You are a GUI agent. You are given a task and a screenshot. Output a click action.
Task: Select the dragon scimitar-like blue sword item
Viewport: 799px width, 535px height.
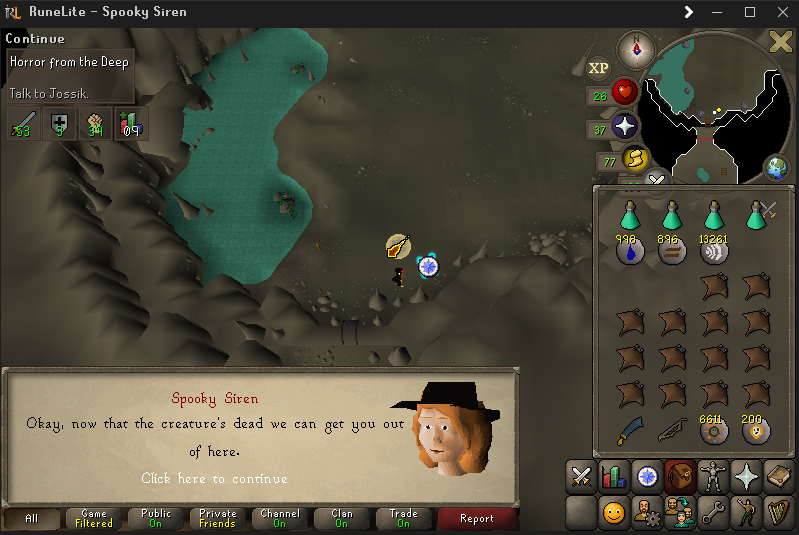[631, 431]
